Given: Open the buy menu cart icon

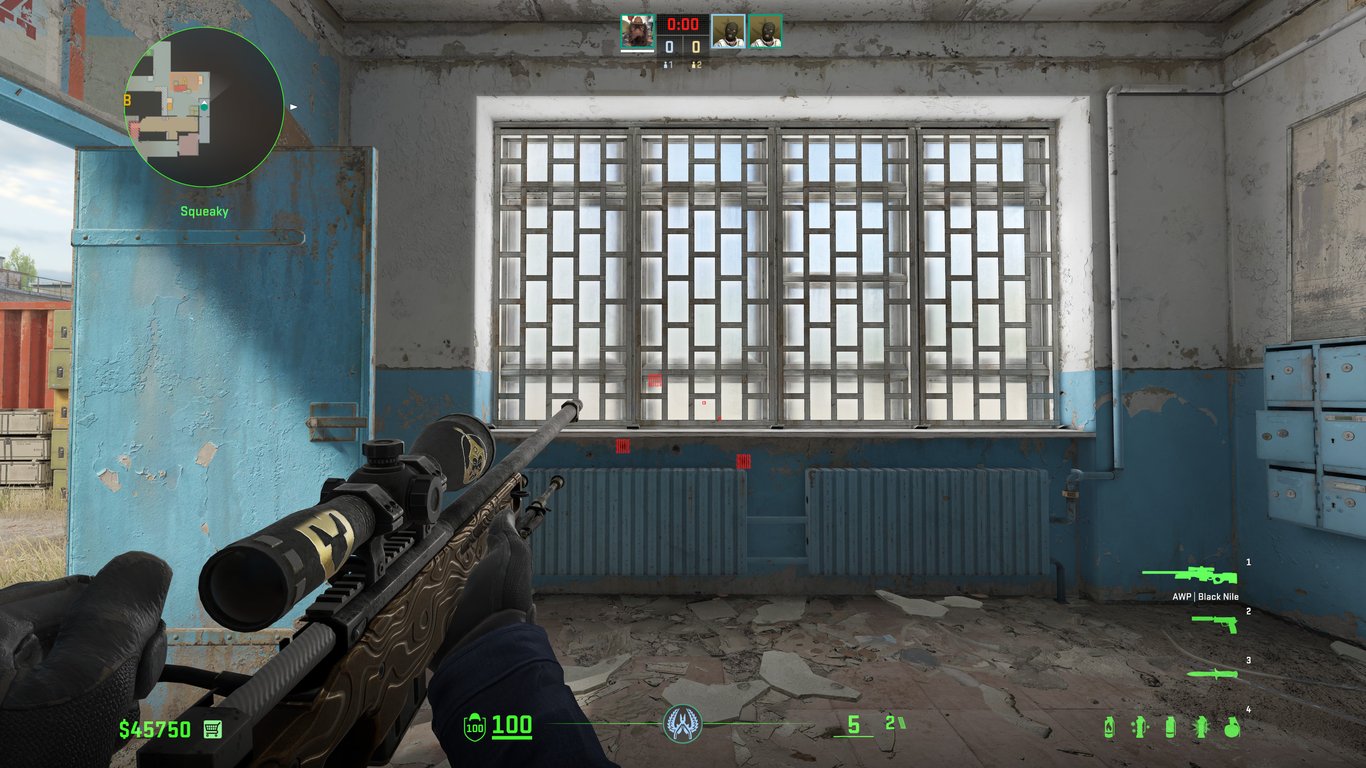Looking at the screenshot, I should coord(212,729).
